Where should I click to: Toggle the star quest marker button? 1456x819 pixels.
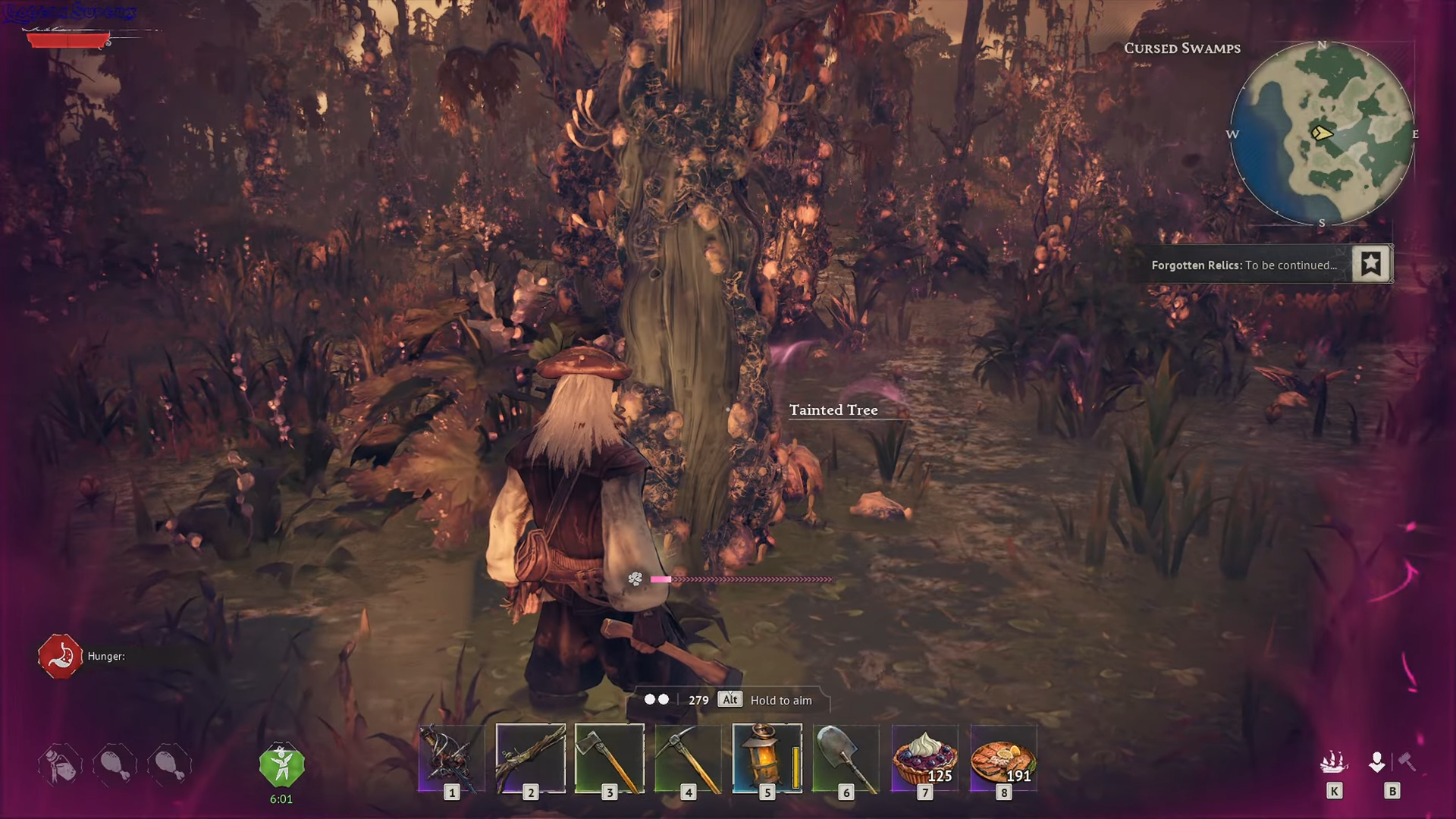[x=1370, y=264]
